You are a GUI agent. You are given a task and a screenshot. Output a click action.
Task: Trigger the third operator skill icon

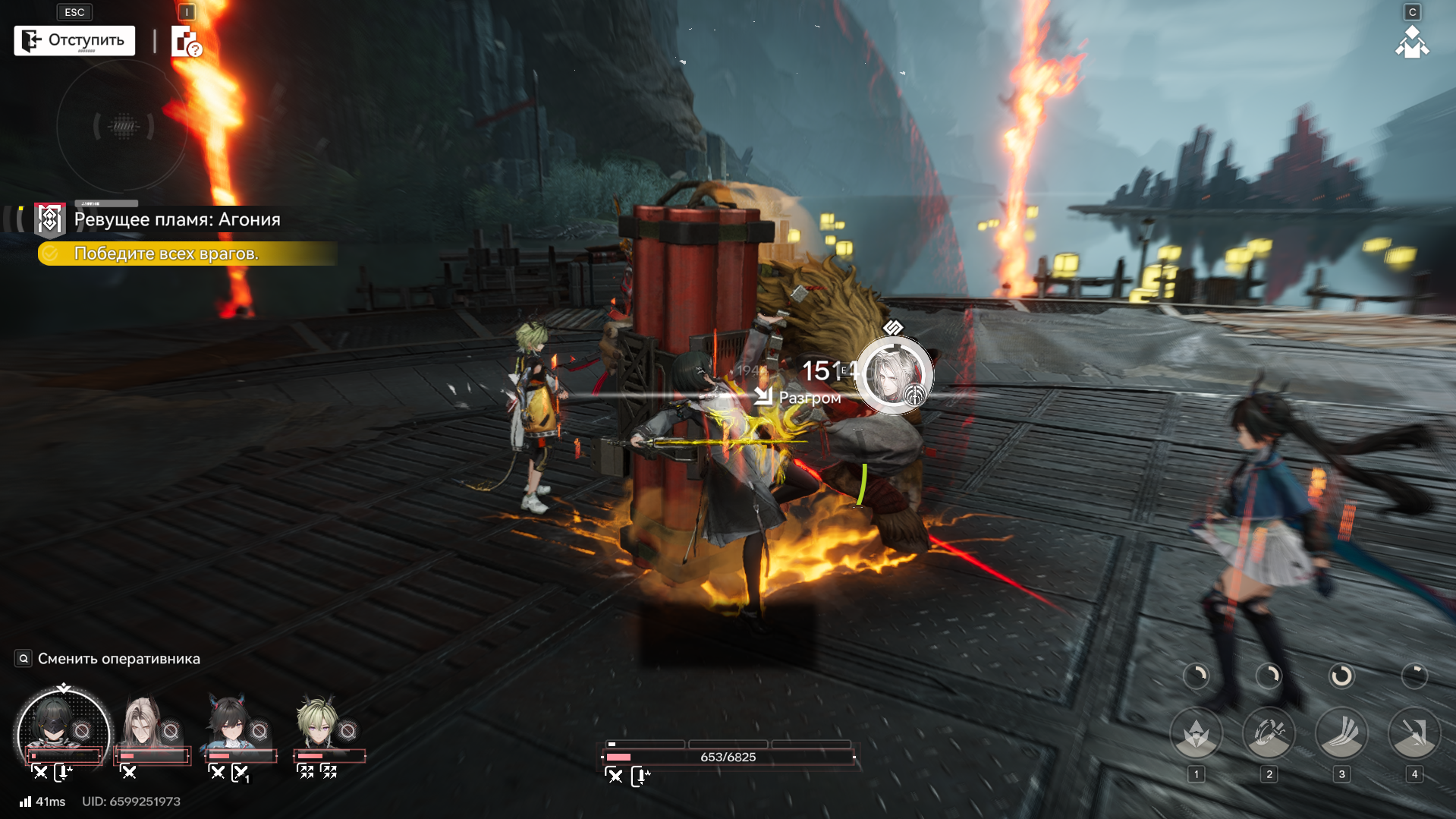point(1341,733)
